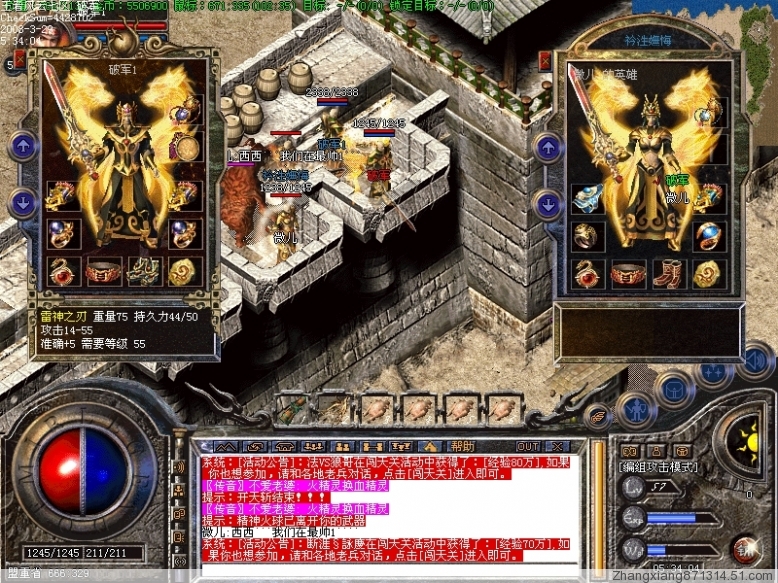This screenshot has width=778, height=583.
Task: Click the down arrow on the left panel
Action: pyautogui.click(x=22, y=203)
